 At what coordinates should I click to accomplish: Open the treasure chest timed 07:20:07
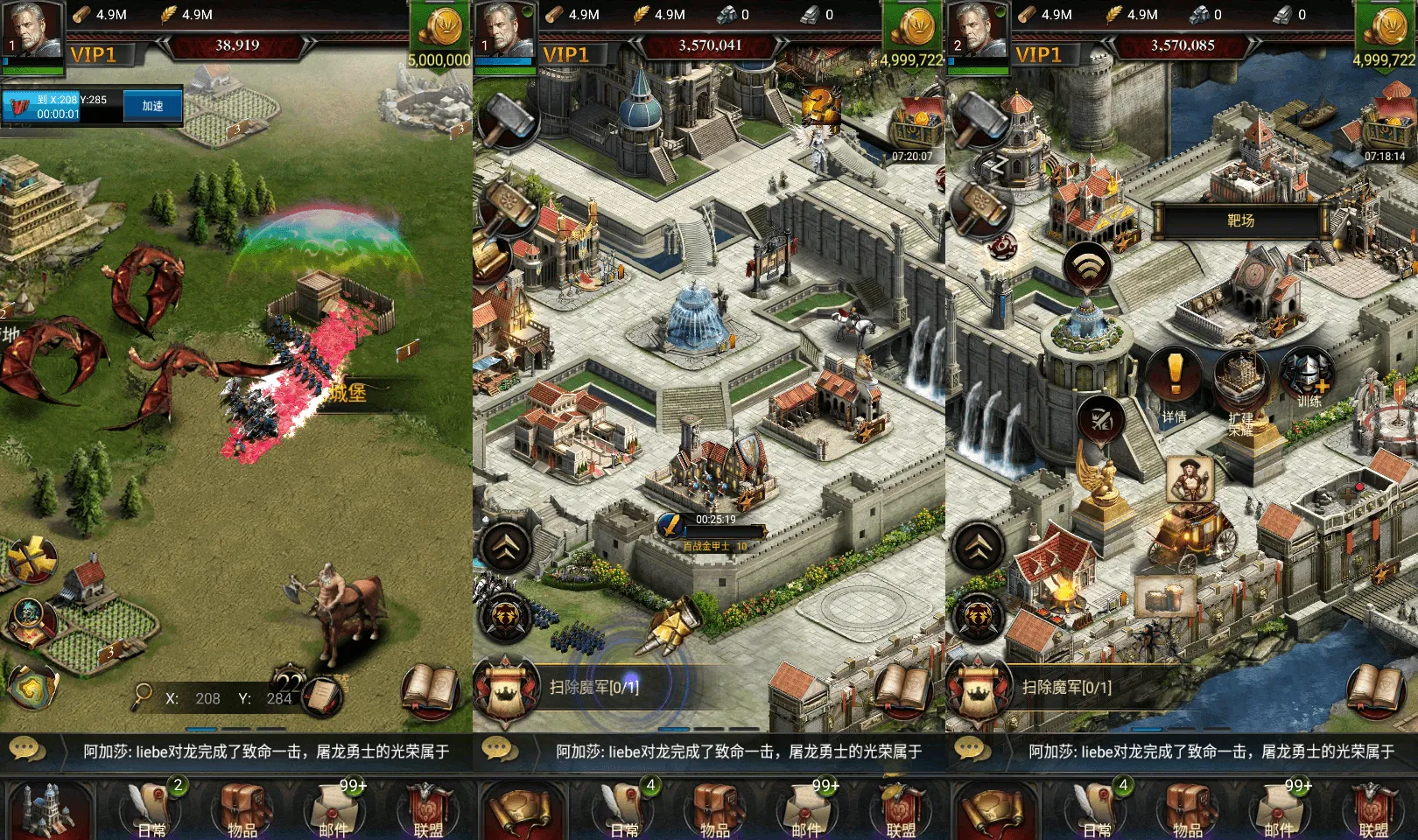pos(916,131)
